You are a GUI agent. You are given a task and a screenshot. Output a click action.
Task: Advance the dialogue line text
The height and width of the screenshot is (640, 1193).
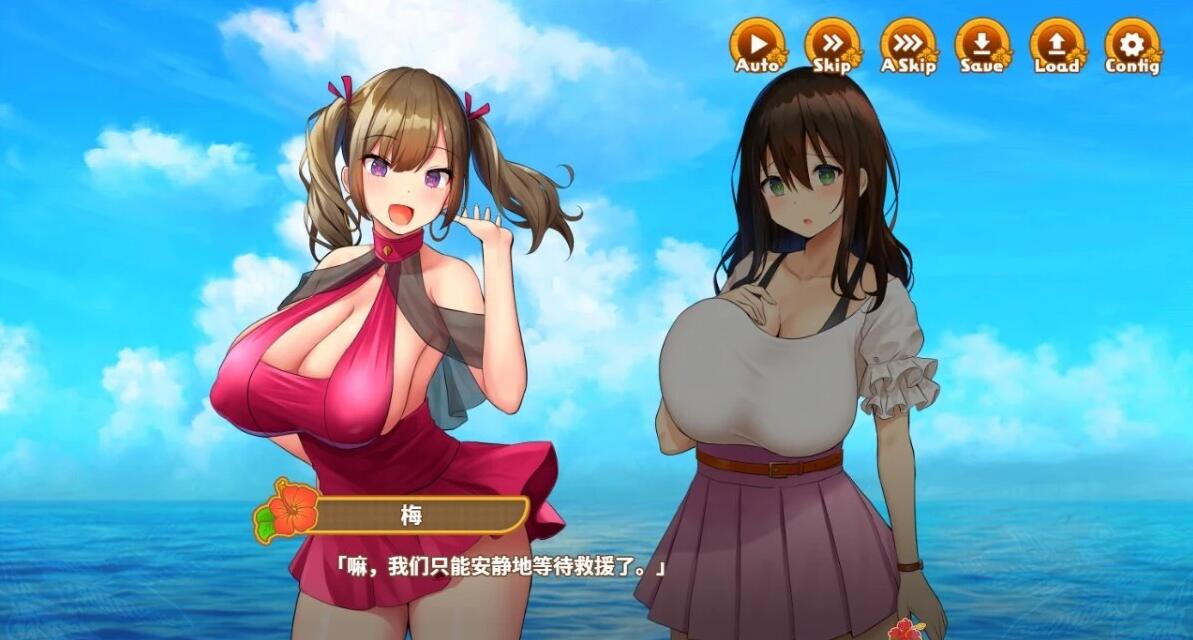pos(500,567)
